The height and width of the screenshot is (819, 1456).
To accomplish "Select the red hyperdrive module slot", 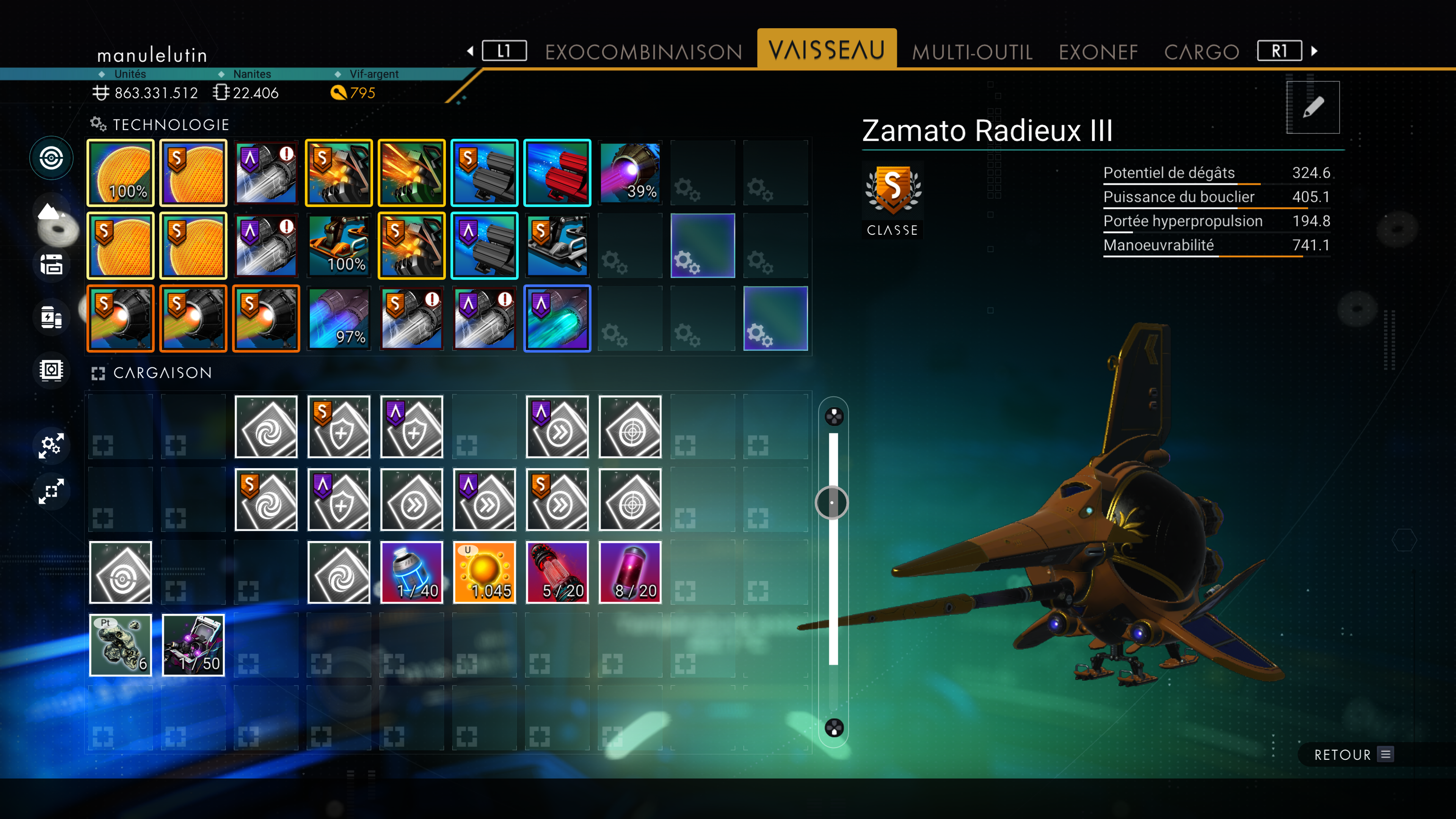I will tap(557, 173).
